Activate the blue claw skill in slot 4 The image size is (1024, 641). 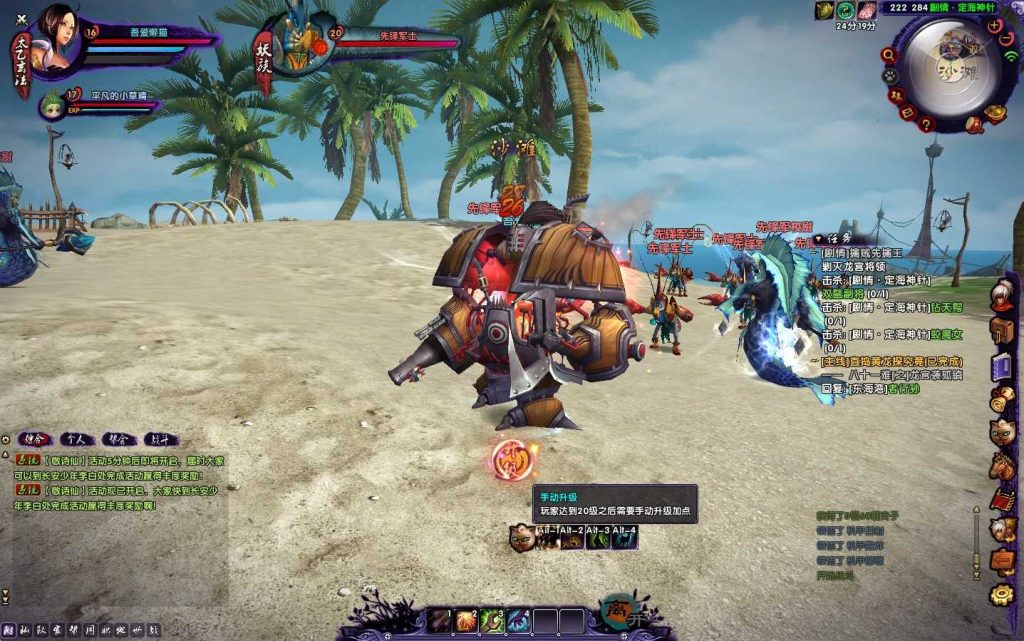click(x=518, y=620)
